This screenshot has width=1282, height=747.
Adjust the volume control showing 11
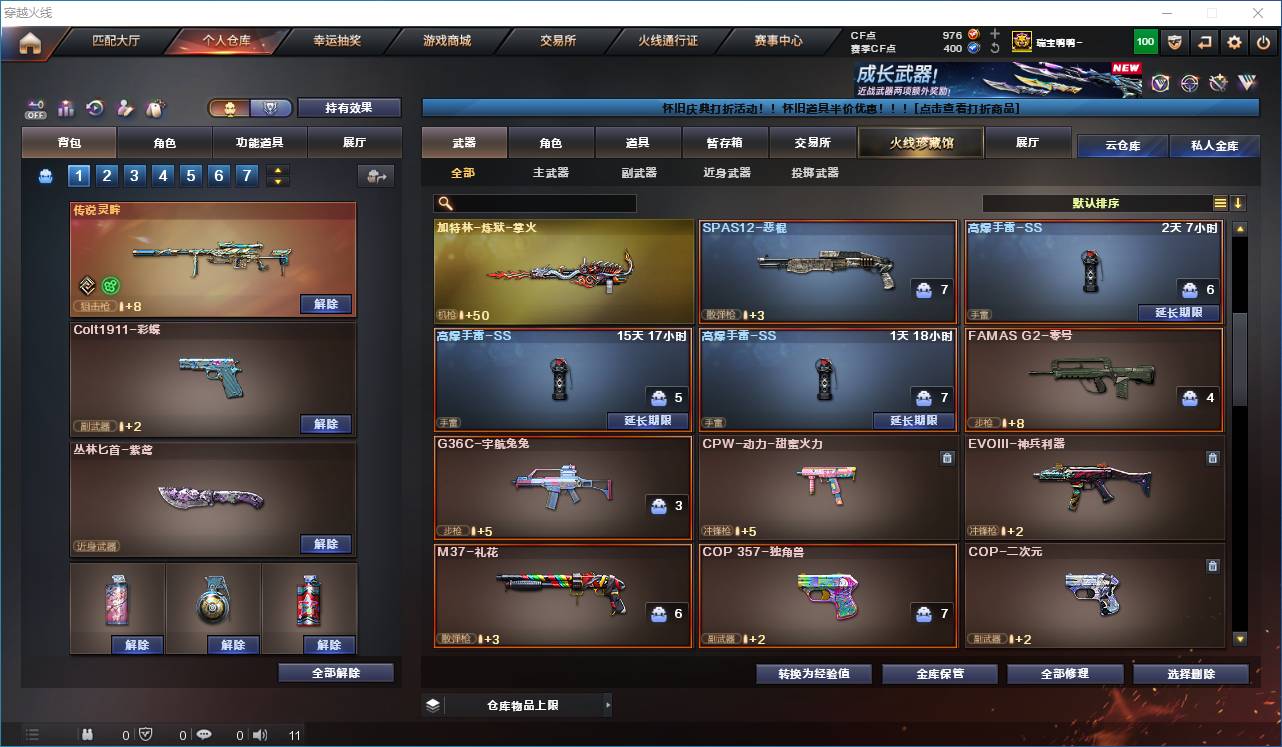pos(294,733)
